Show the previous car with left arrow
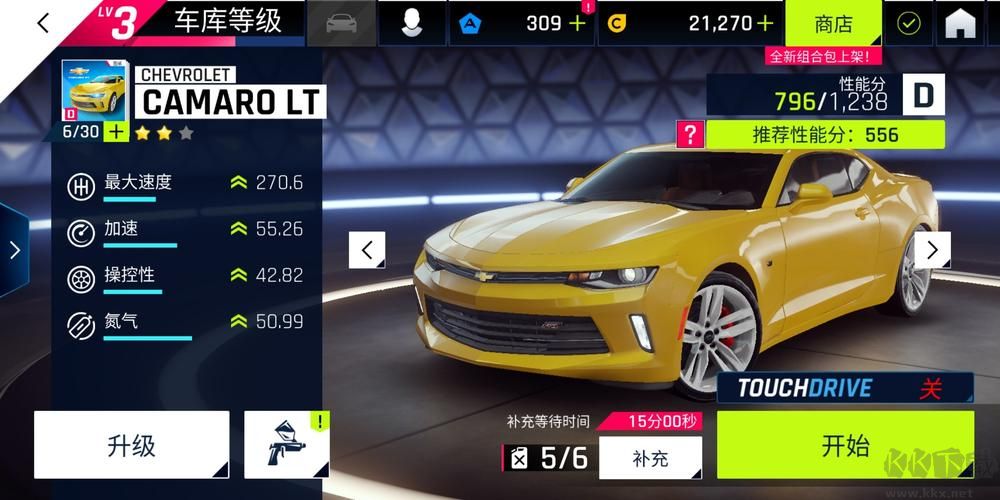Image resolution: width=1000 pixels, height=500 pixels. click(367, 249)
